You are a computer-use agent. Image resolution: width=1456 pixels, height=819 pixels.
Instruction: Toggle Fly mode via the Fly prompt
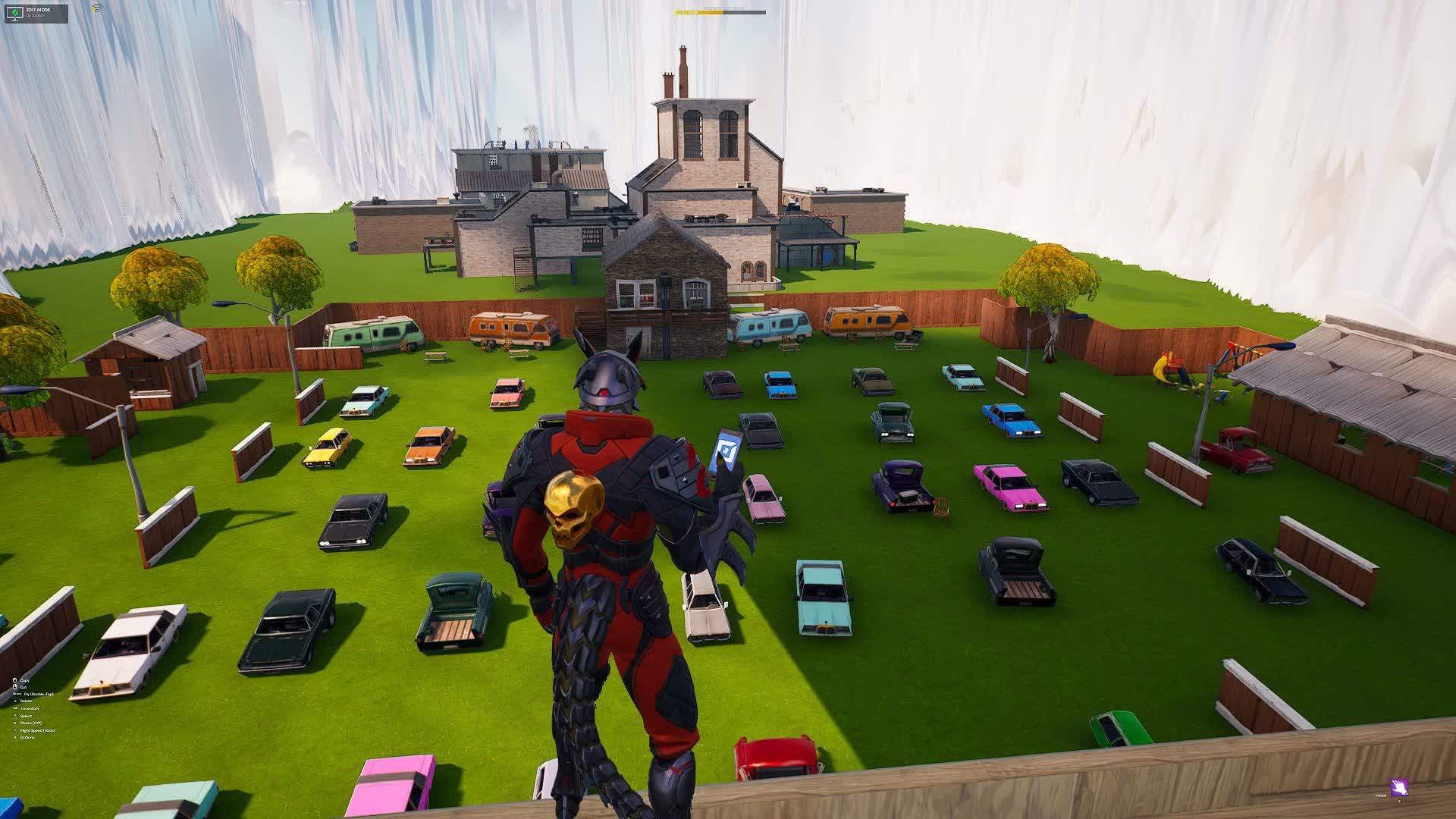pyautogui.click(x=39, y=694)
